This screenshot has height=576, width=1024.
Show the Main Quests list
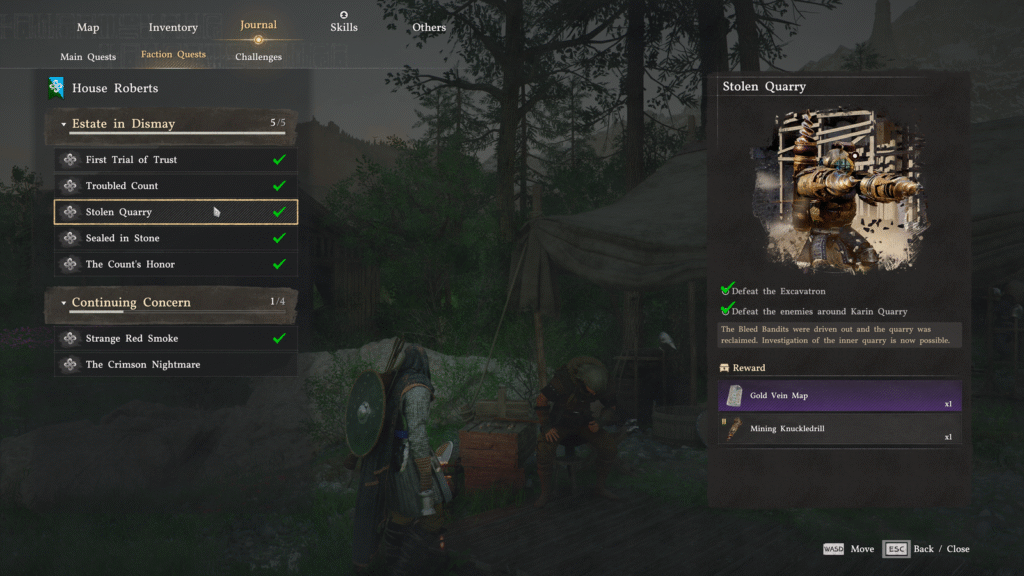(x=88, y=57)
